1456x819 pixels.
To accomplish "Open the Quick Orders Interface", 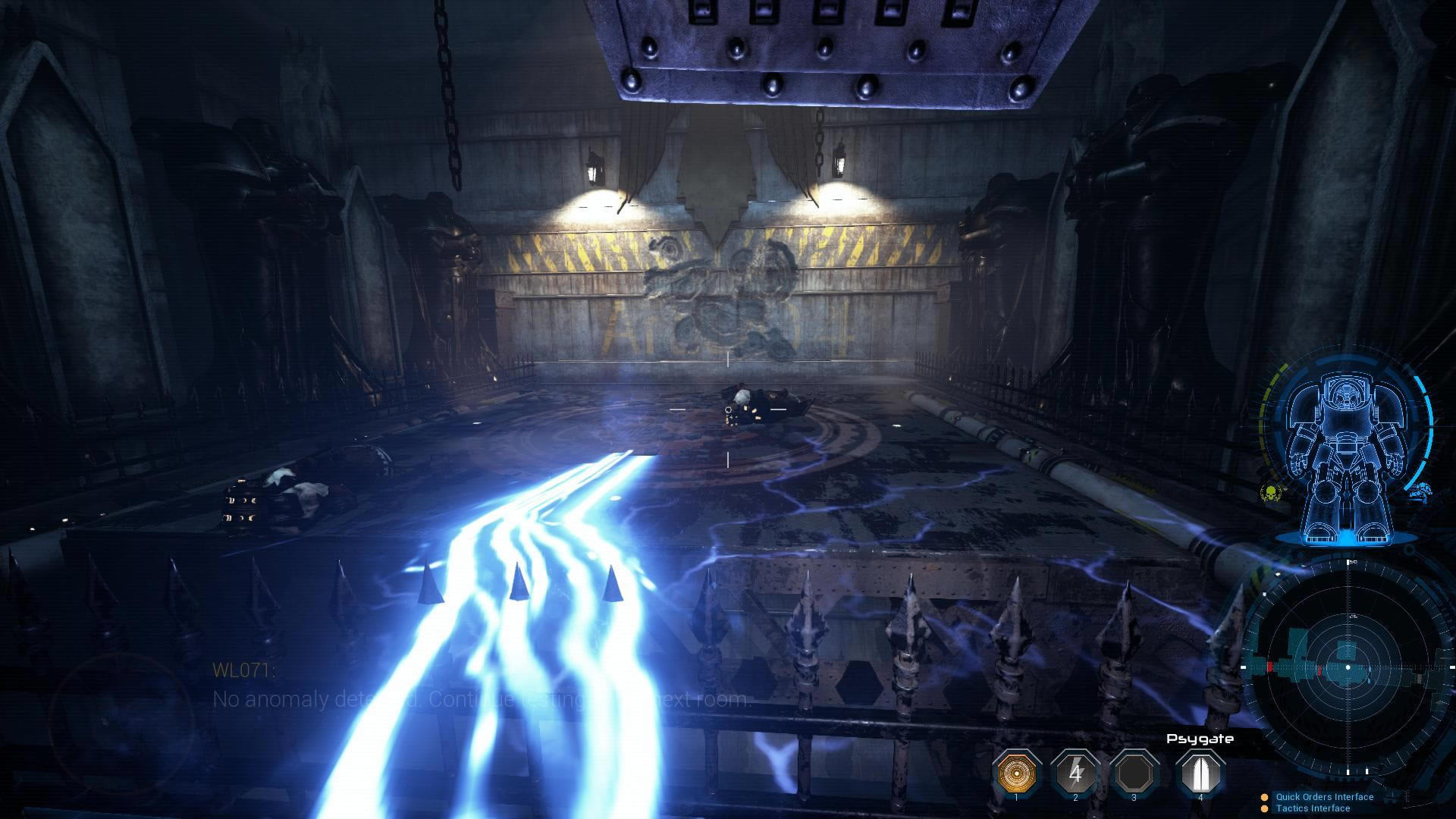I will click(x=1324, y=797).
